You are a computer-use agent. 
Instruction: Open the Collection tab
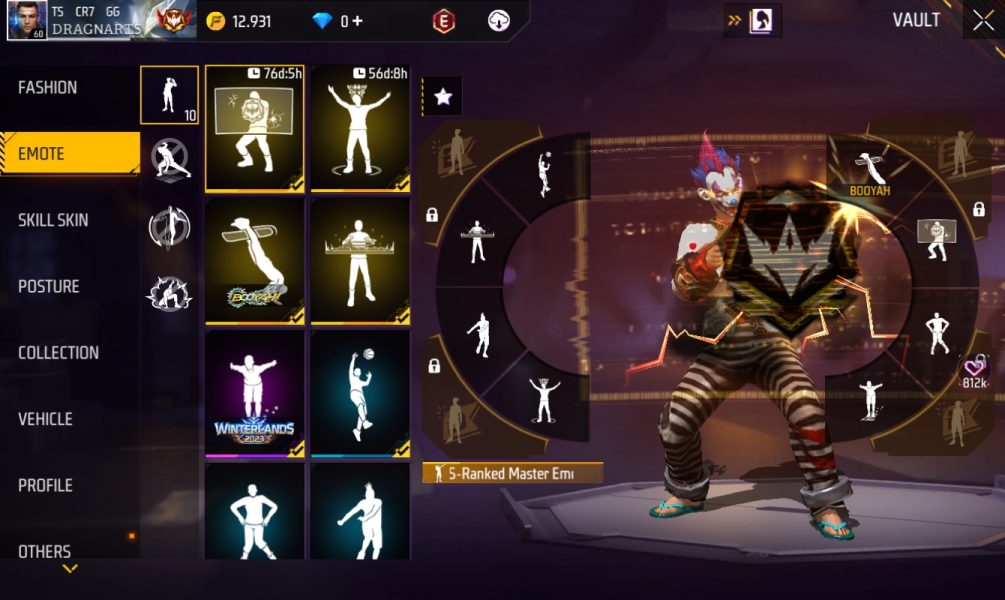pyautogui.click(x=58, y=353)
